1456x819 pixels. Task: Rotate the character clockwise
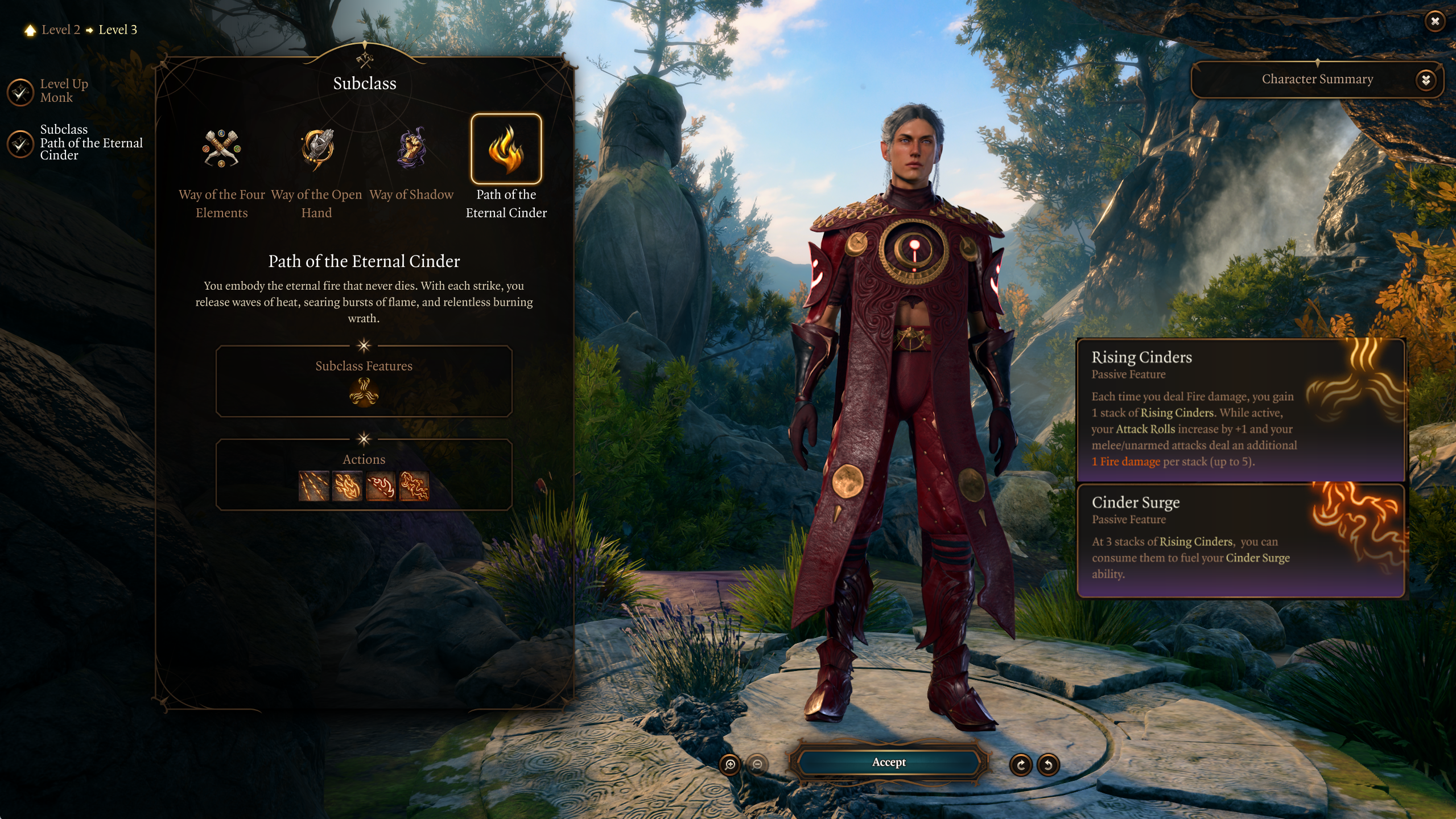1021,764
